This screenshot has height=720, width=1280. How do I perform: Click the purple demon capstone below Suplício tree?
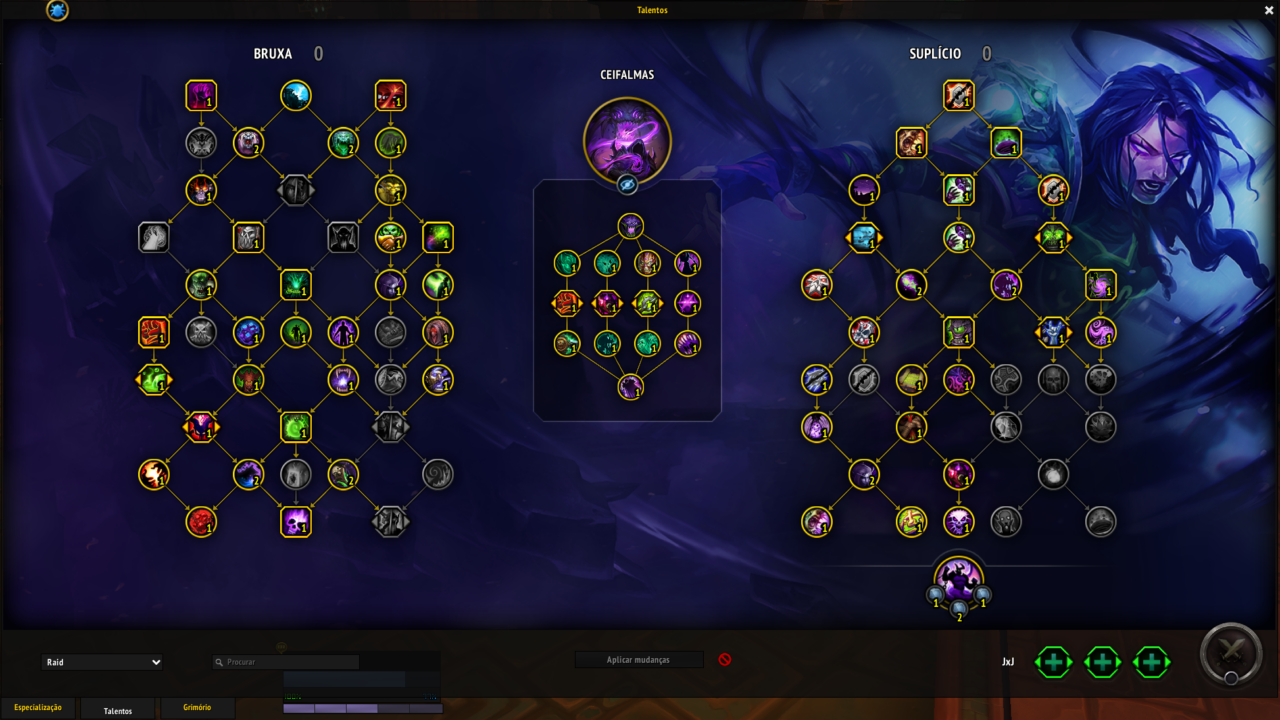(958, 579)
